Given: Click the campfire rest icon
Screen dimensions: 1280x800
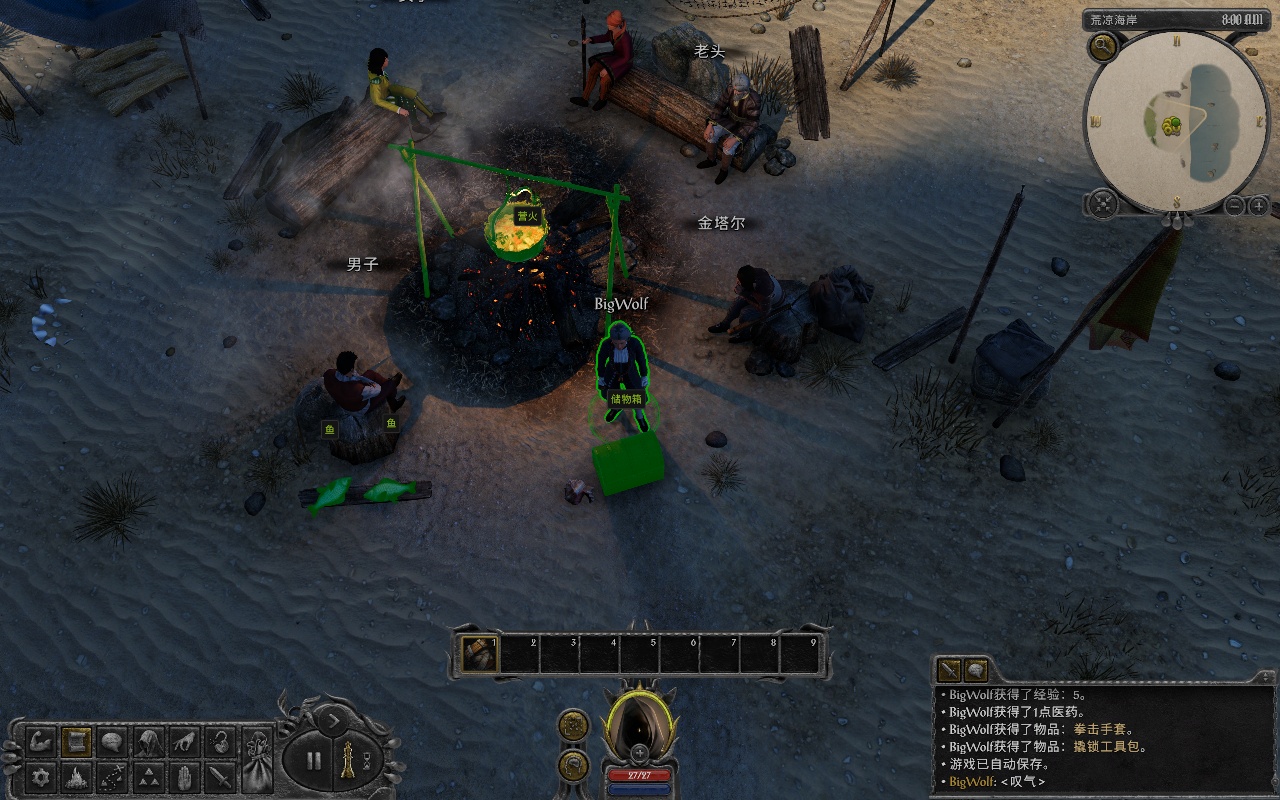Looking at the screenshot, I should pos(77,777).
